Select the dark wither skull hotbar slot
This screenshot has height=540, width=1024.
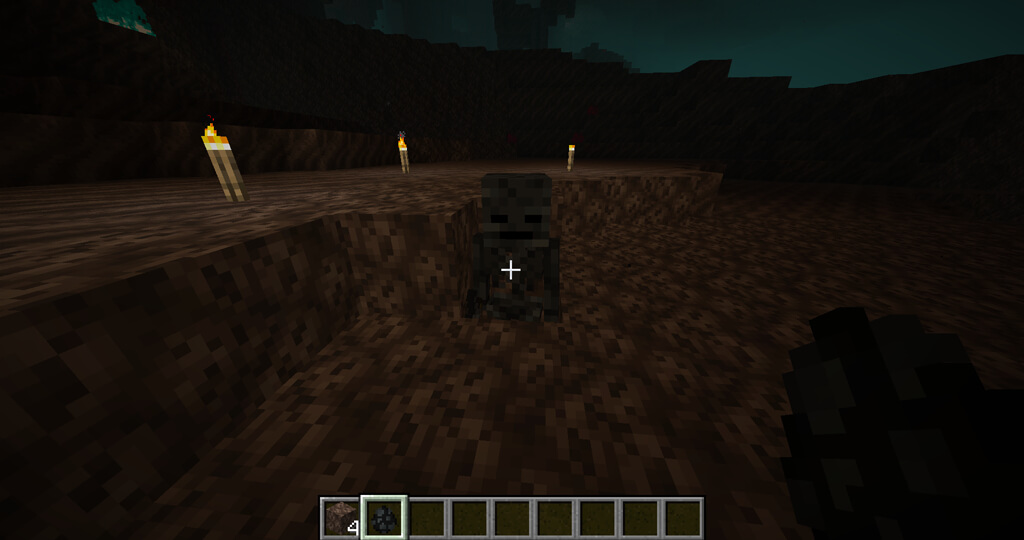click(384, 518)
